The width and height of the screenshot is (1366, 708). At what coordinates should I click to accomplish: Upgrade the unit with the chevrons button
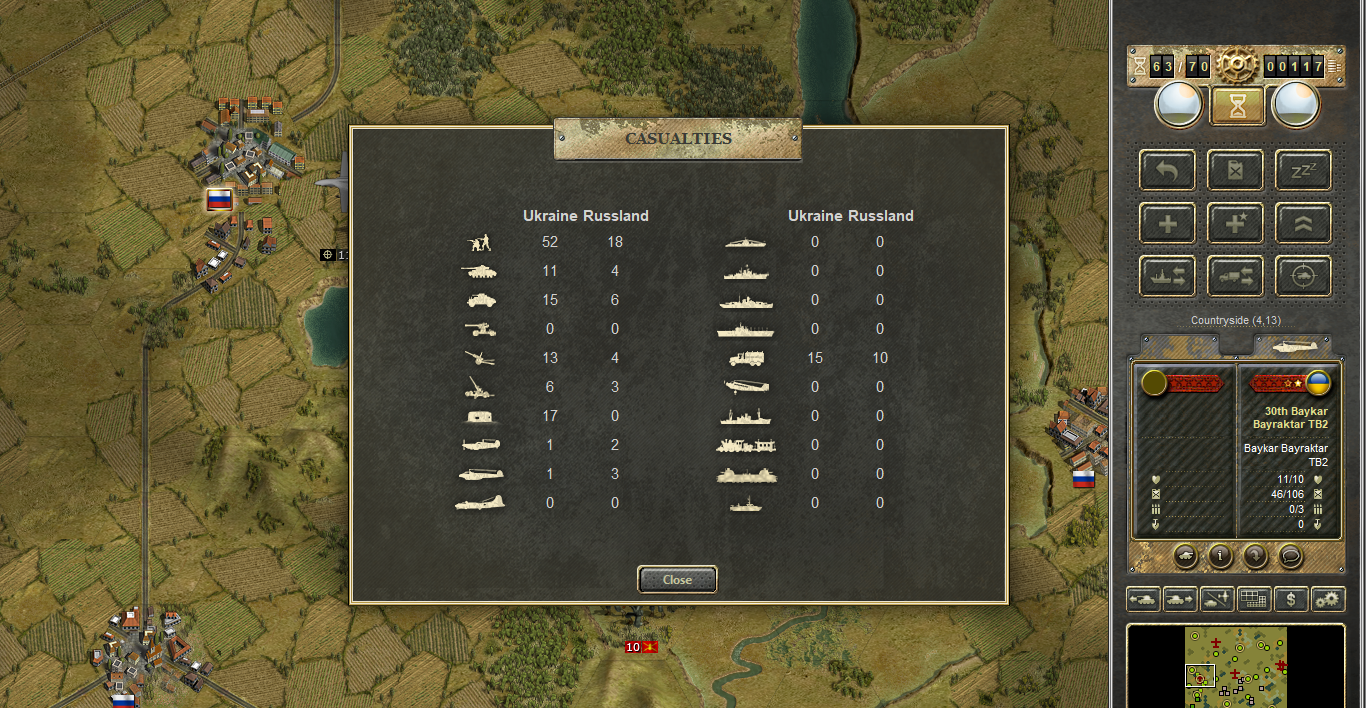click(x=1302, y=223)
